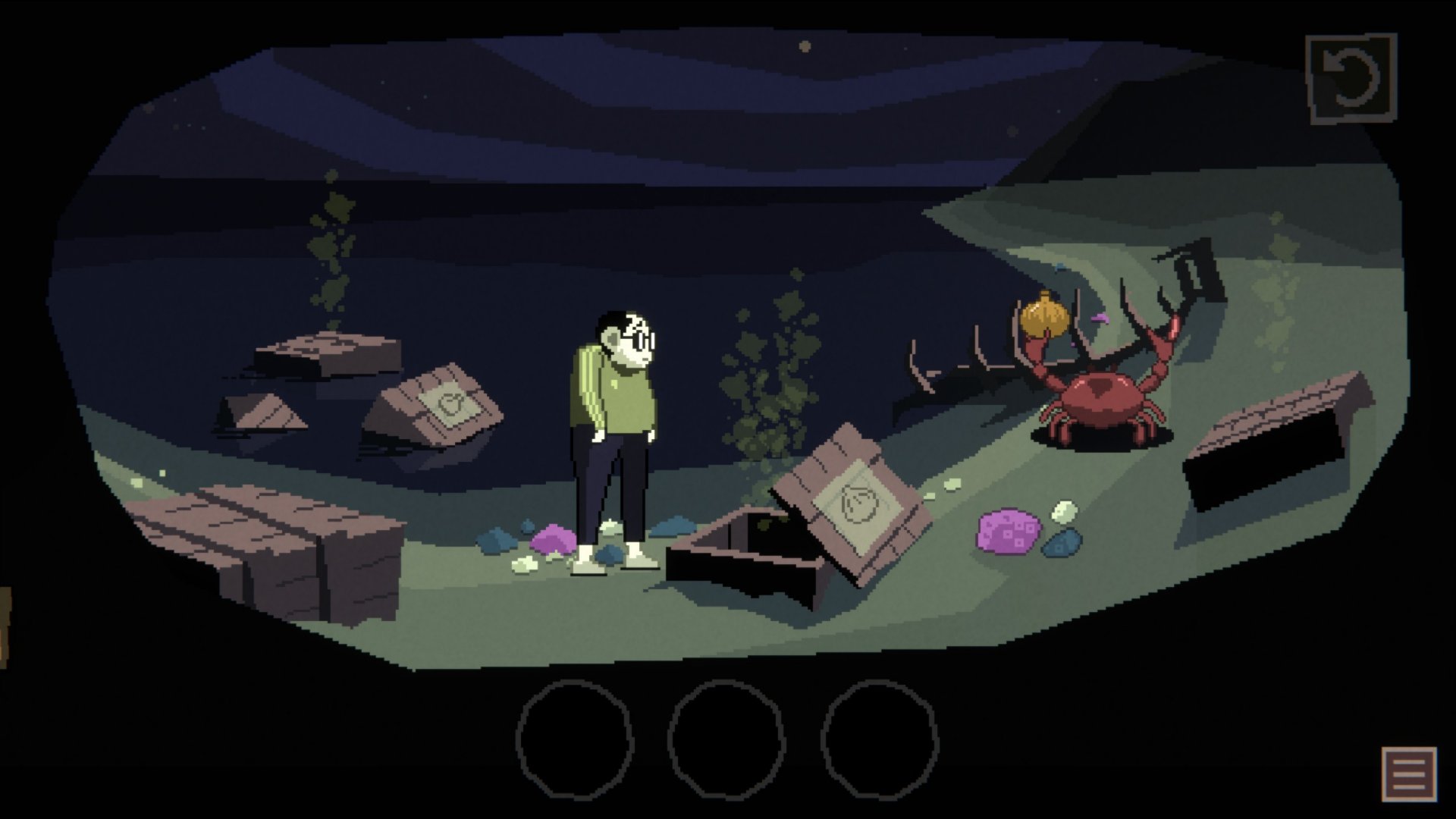1456x819 pixels.
Task: Click the undo arrow button
Action: pyautogui.click(x=1351, y=79)
